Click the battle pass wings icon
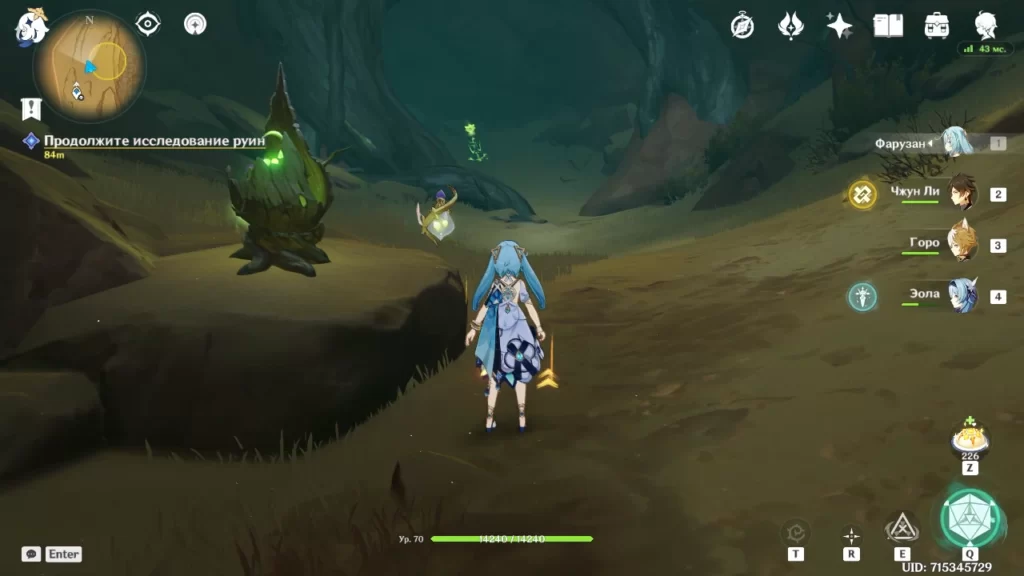The width and height of the screenshot is (1024, 576). coord(790,26)
